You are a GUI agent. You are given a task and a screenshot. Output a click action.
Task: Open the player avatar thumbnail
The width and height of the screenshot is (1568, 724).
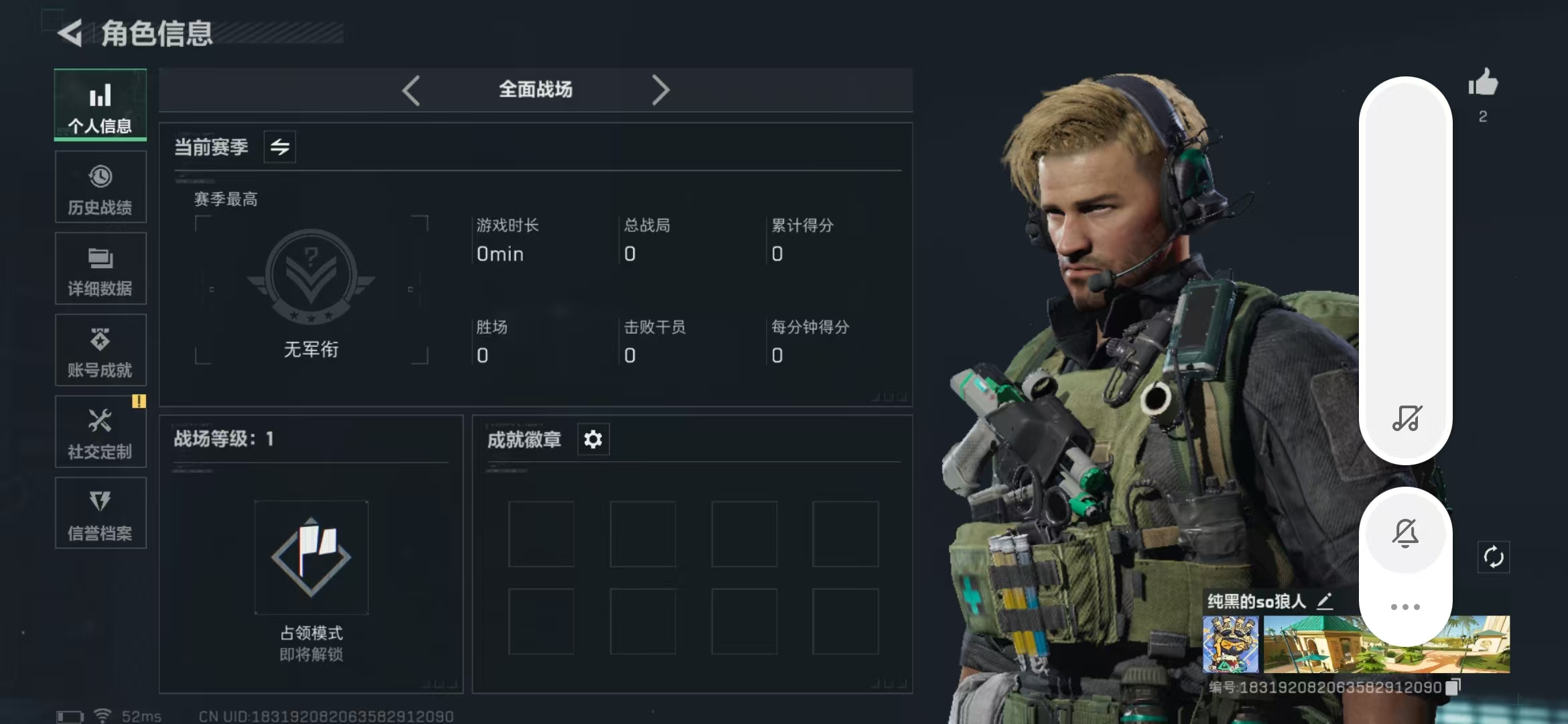tap(1230, 644)
